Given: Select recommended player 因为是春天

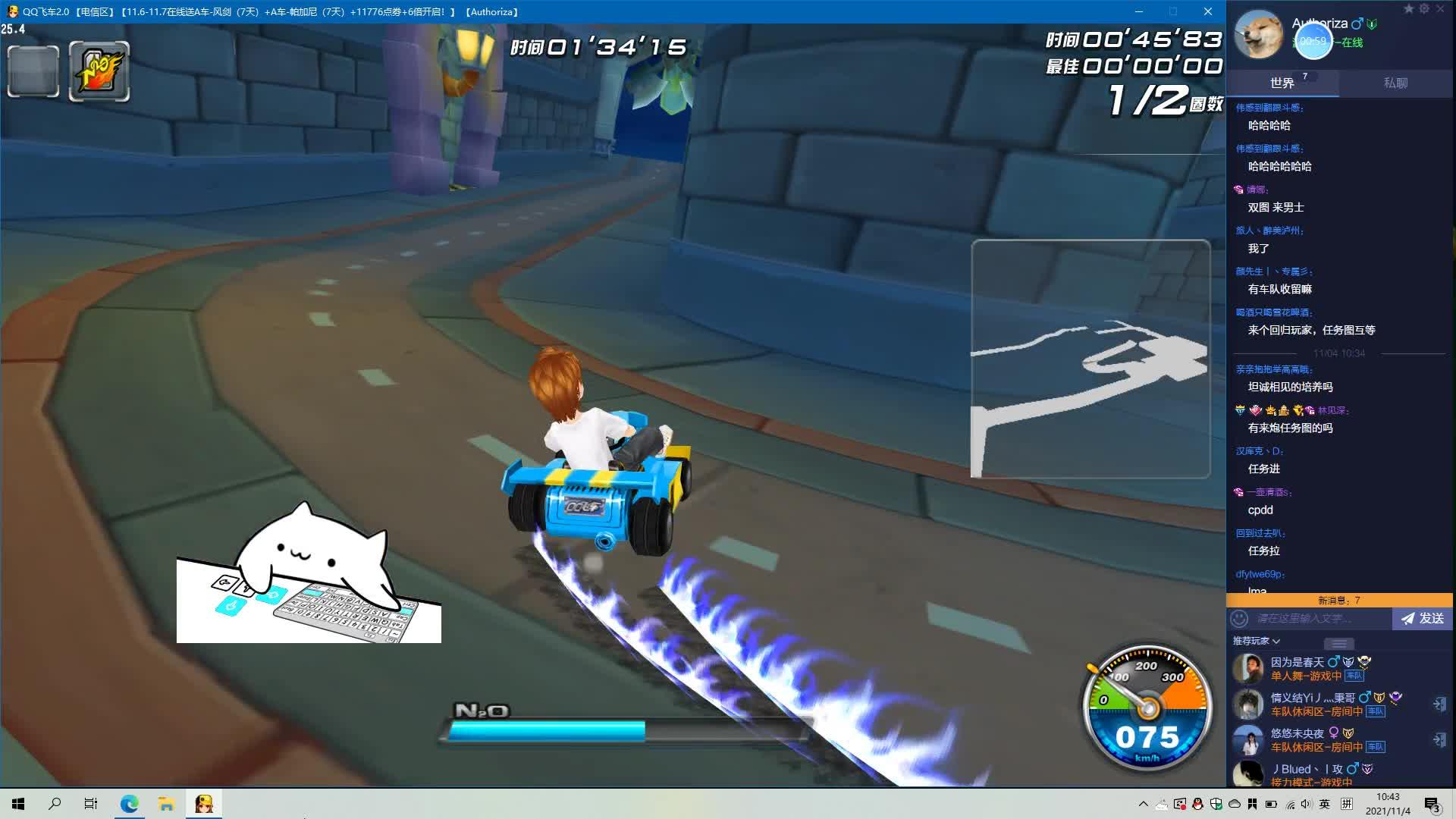Looking at the screenshot, I should [1297, 663].
